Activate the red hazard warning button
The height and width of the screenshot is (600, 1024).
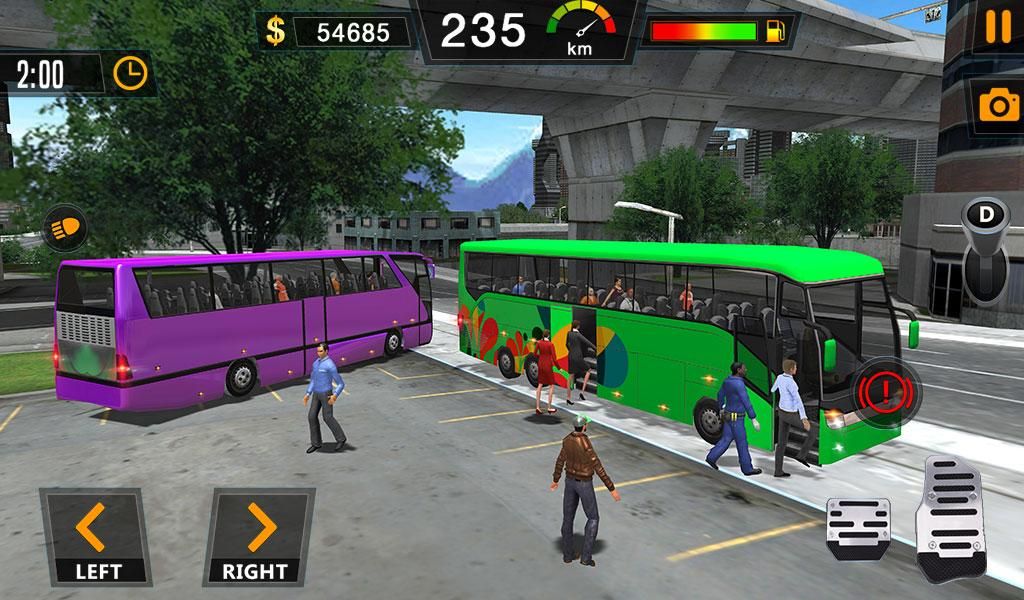(886, 387)
